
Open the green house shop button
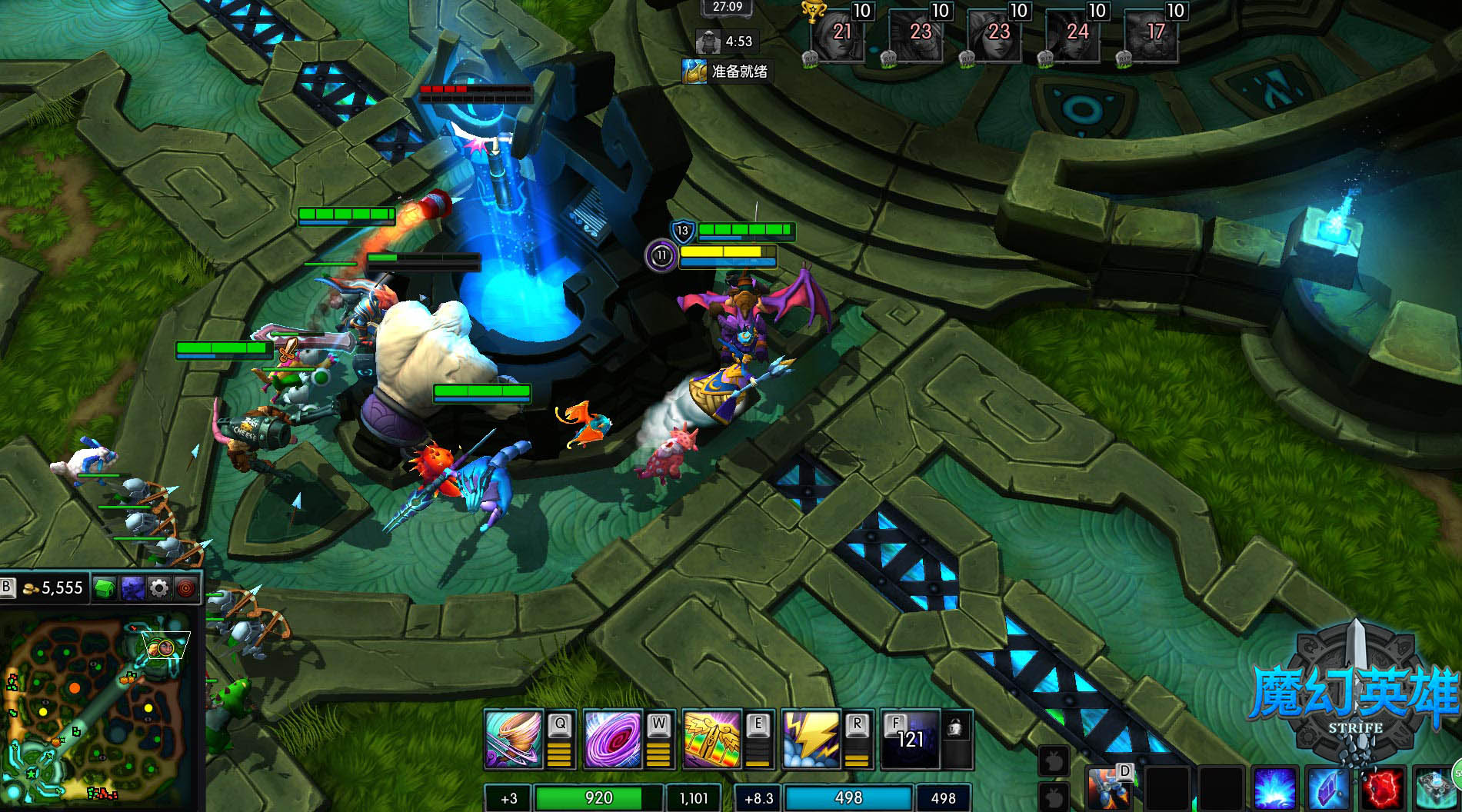[105, 589]
